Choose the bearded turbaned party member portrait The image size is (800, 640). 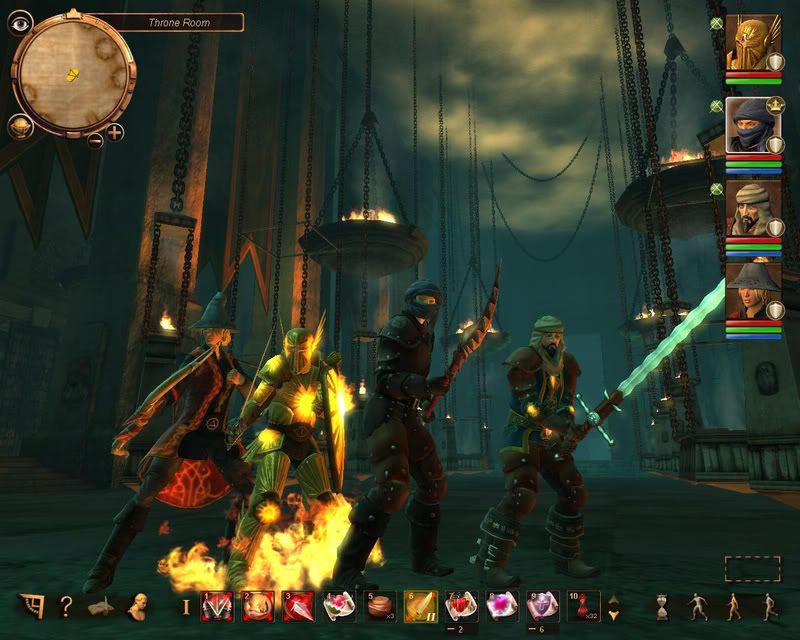click(753, 208)
